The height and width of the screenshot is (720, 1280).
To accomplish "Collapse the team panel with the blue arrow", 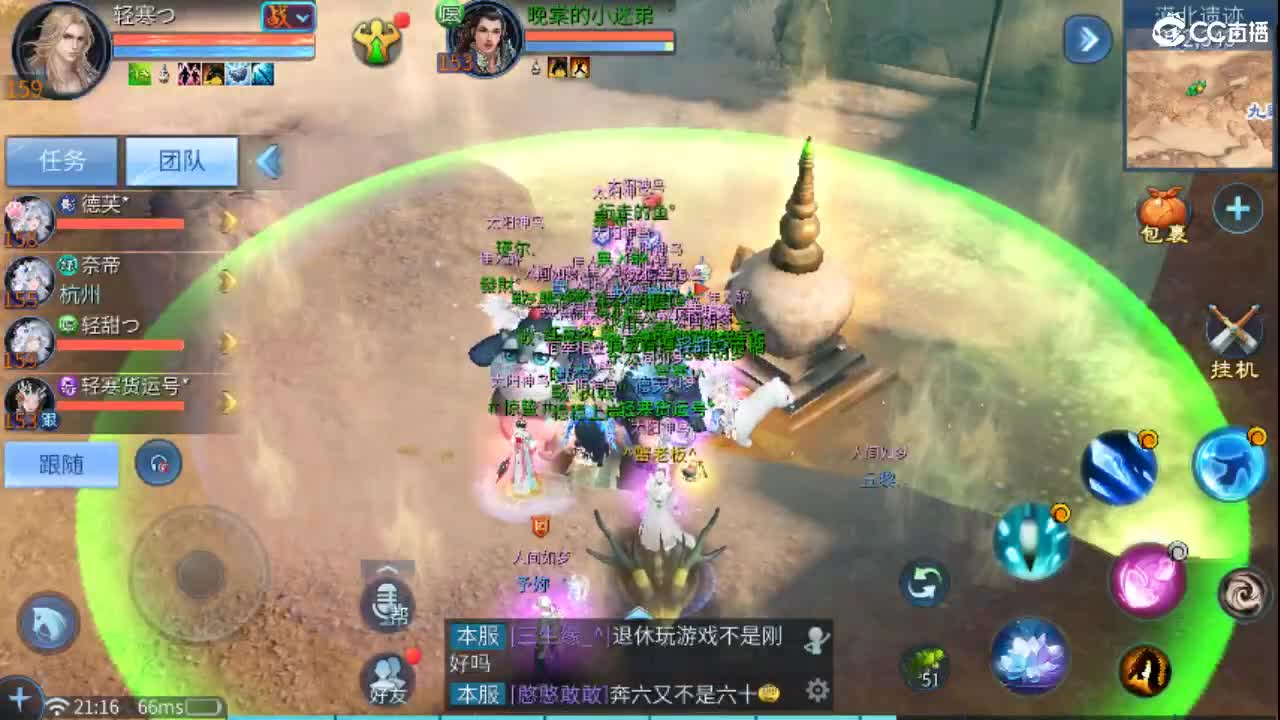I will coord(268,160).
